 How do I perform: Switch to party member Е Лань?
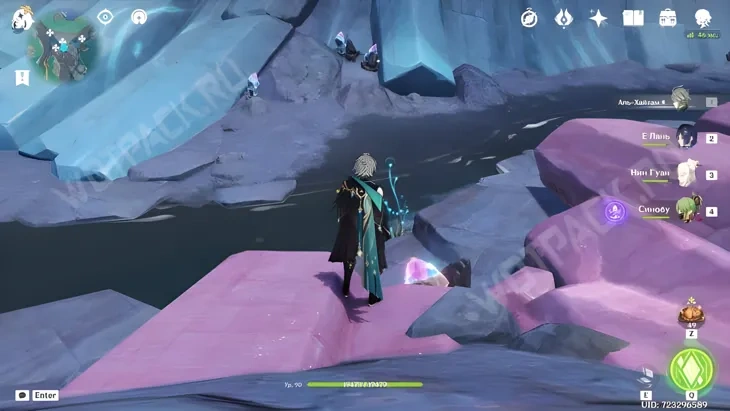[685, 136]
